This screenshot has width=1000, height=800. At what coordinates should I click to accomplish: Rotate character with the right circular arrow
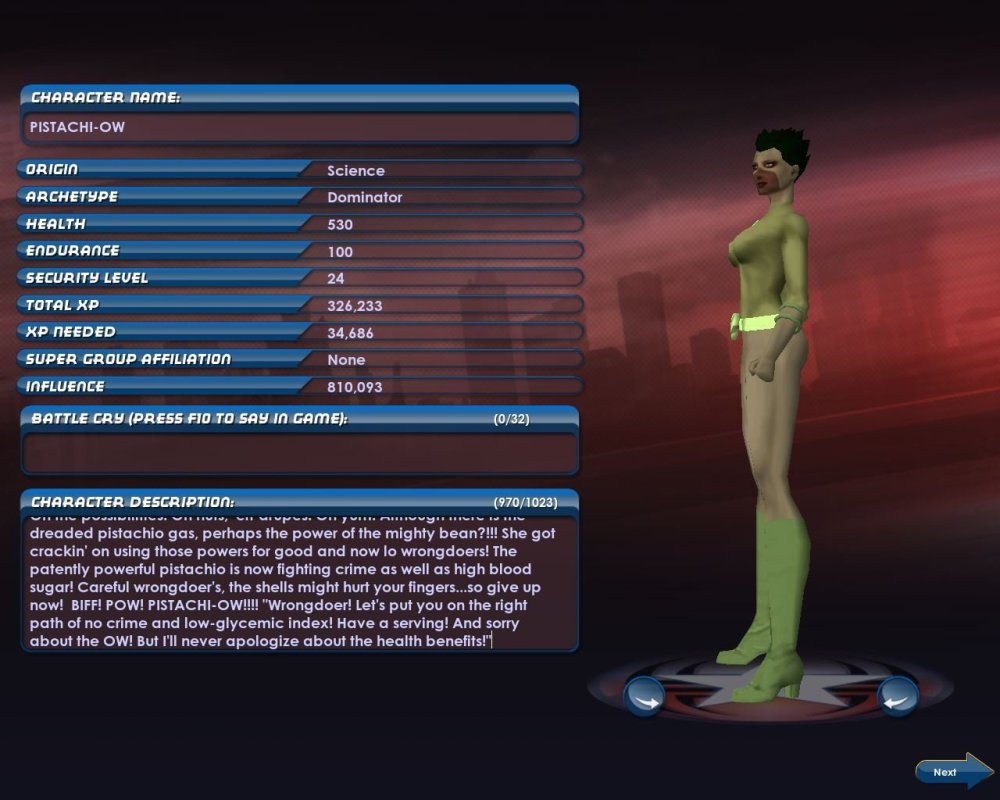(897, 696)
